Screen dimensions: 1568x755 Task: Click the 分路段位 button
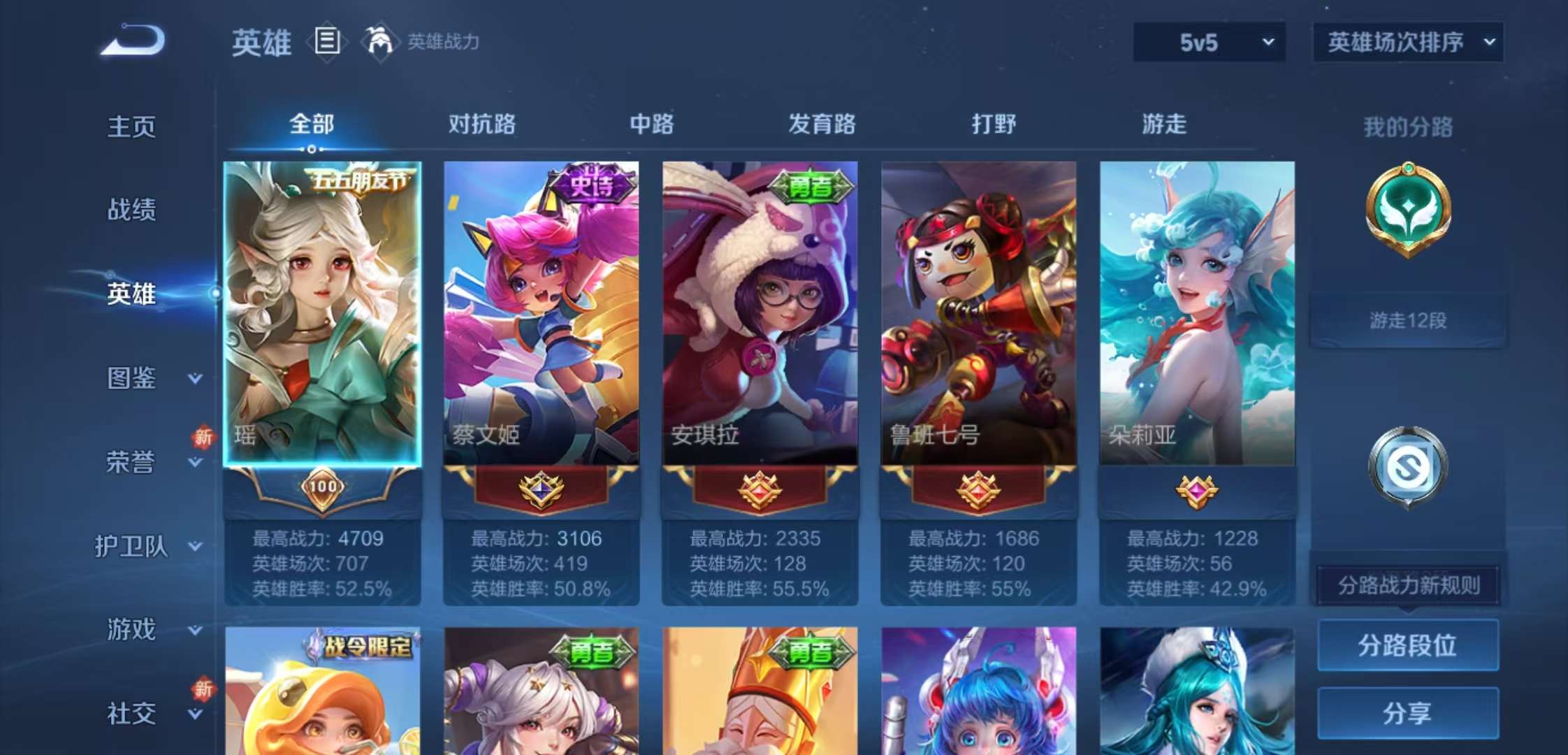[1407, 645]
